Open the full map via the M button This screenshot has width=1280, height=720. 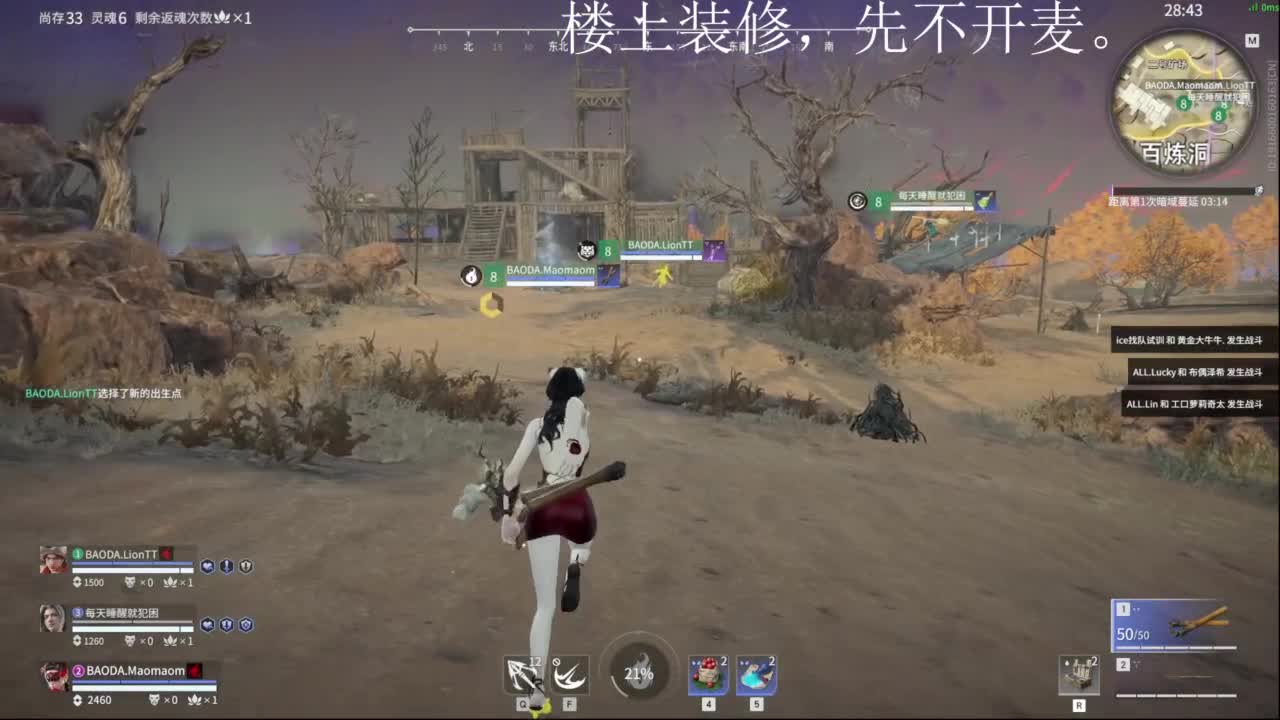coord(1251,40)
